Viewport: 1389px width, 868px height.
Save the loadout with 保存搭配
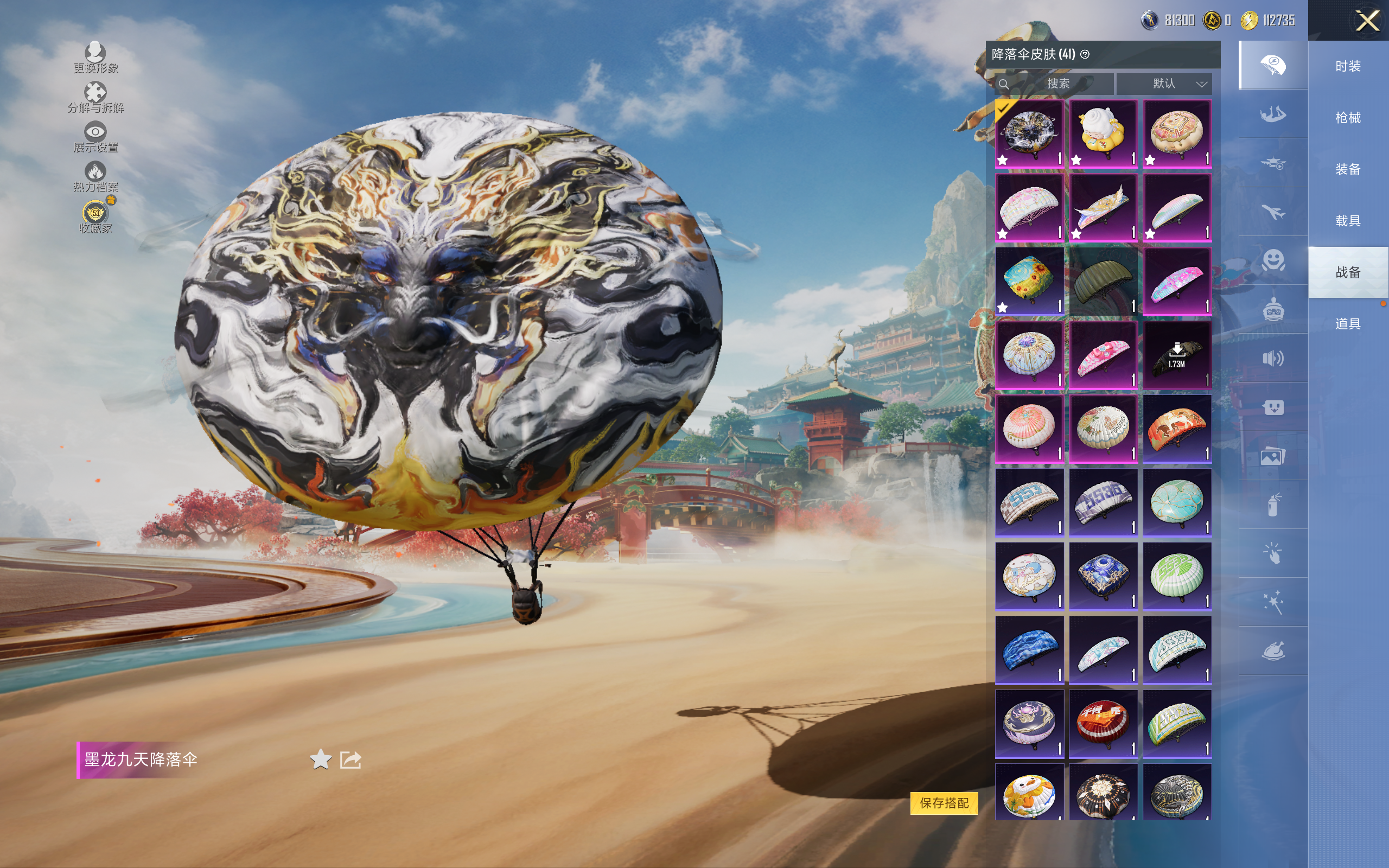pyautogui.click(x=944, y=802)
